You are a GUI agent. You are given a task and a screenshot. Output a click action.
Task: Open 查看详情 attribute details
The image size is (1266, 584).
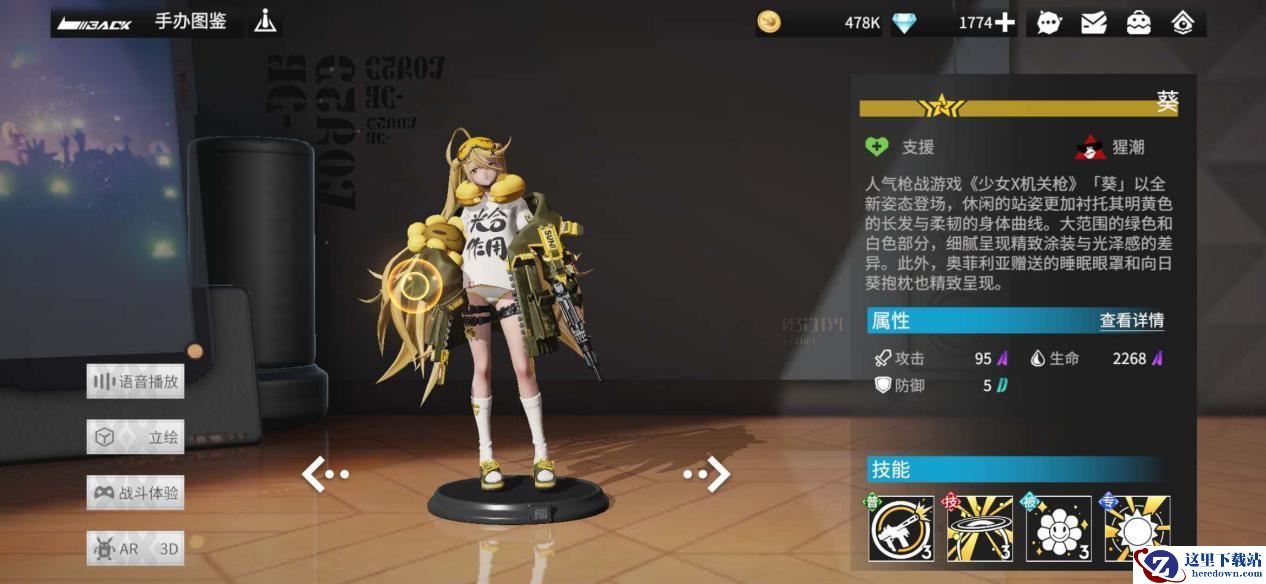click(x=1131, y=321)
